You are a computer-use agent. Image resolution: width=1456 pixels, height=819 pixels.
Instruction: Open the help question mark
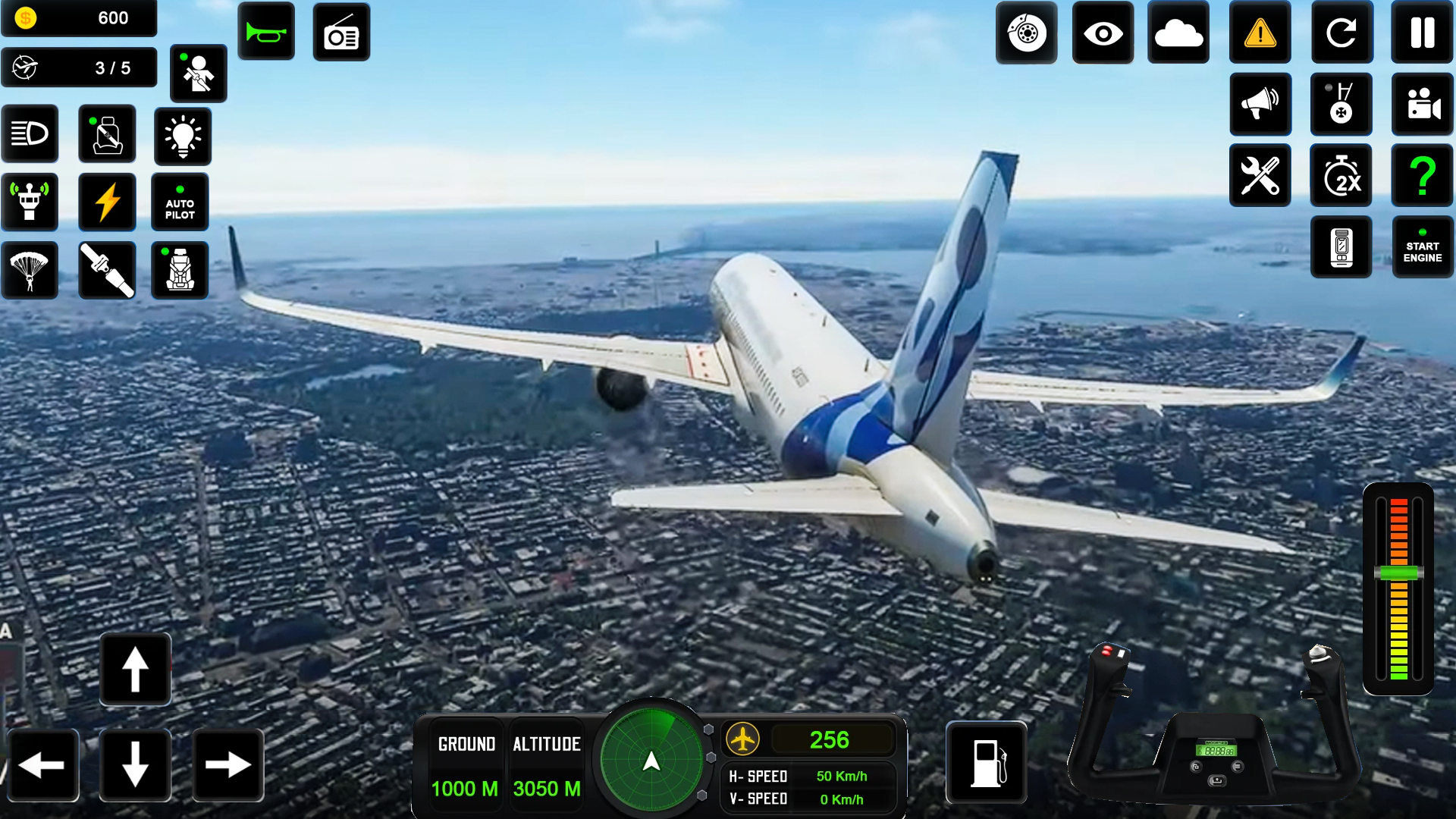(1422, 175)
